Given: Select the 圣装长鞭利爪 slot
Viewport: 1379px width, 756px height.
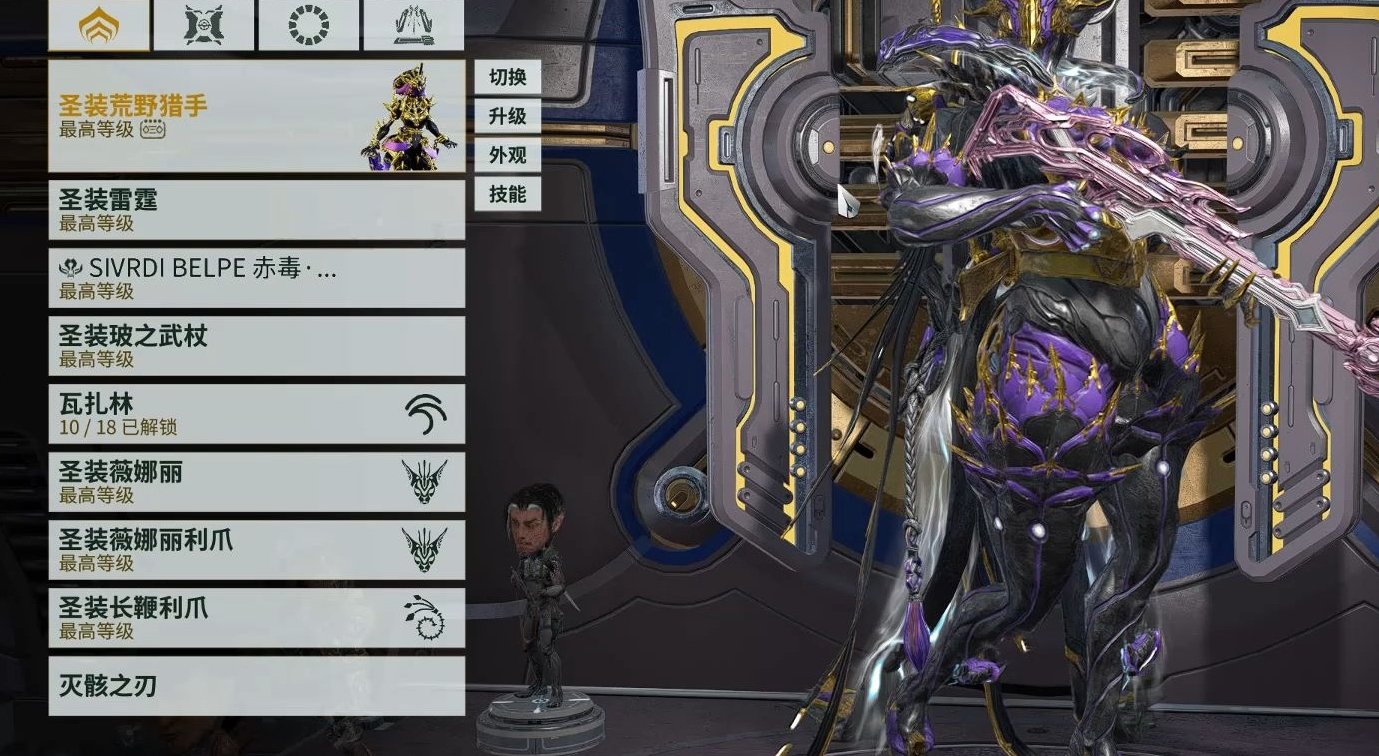Looking at the screenshot, I should (x=256, y=618).
